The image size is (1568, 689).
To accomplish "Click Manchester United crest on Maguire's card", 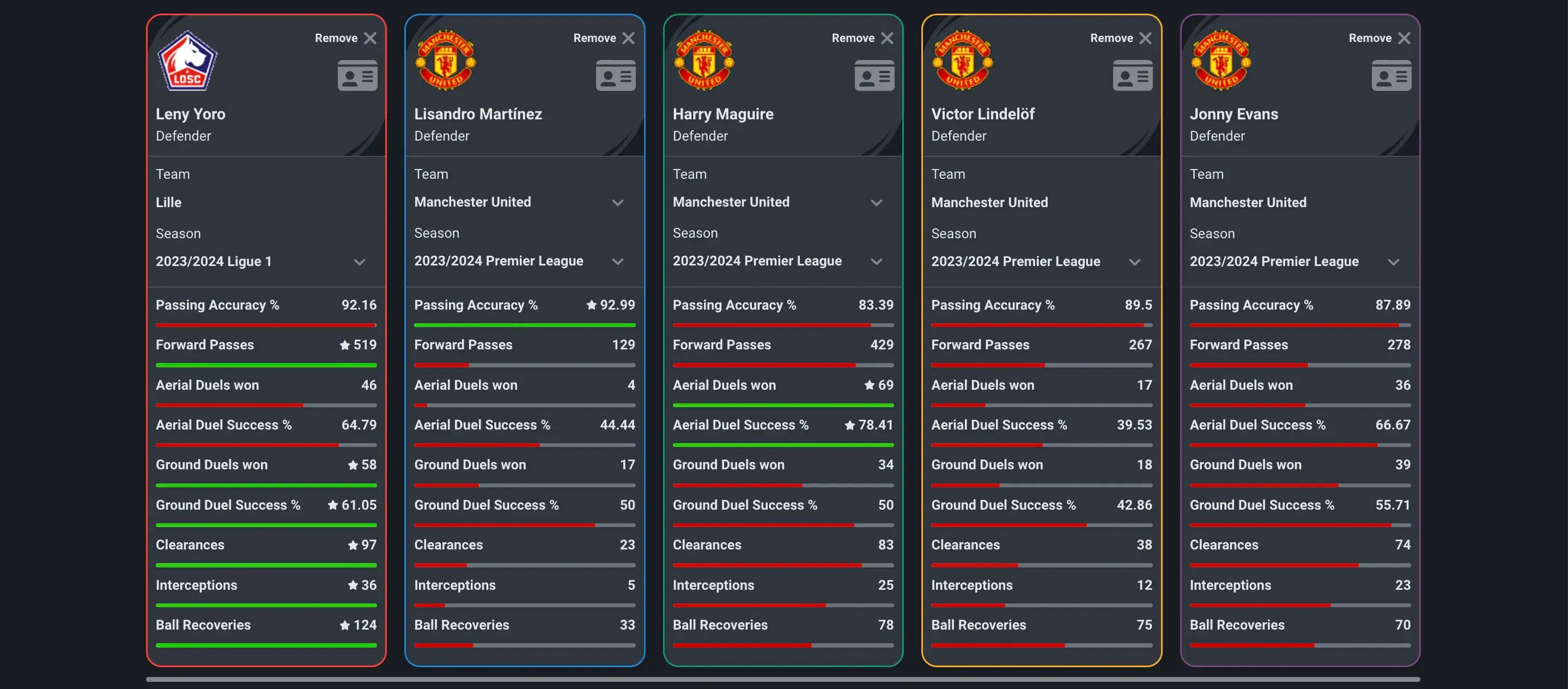I will 704,60.
